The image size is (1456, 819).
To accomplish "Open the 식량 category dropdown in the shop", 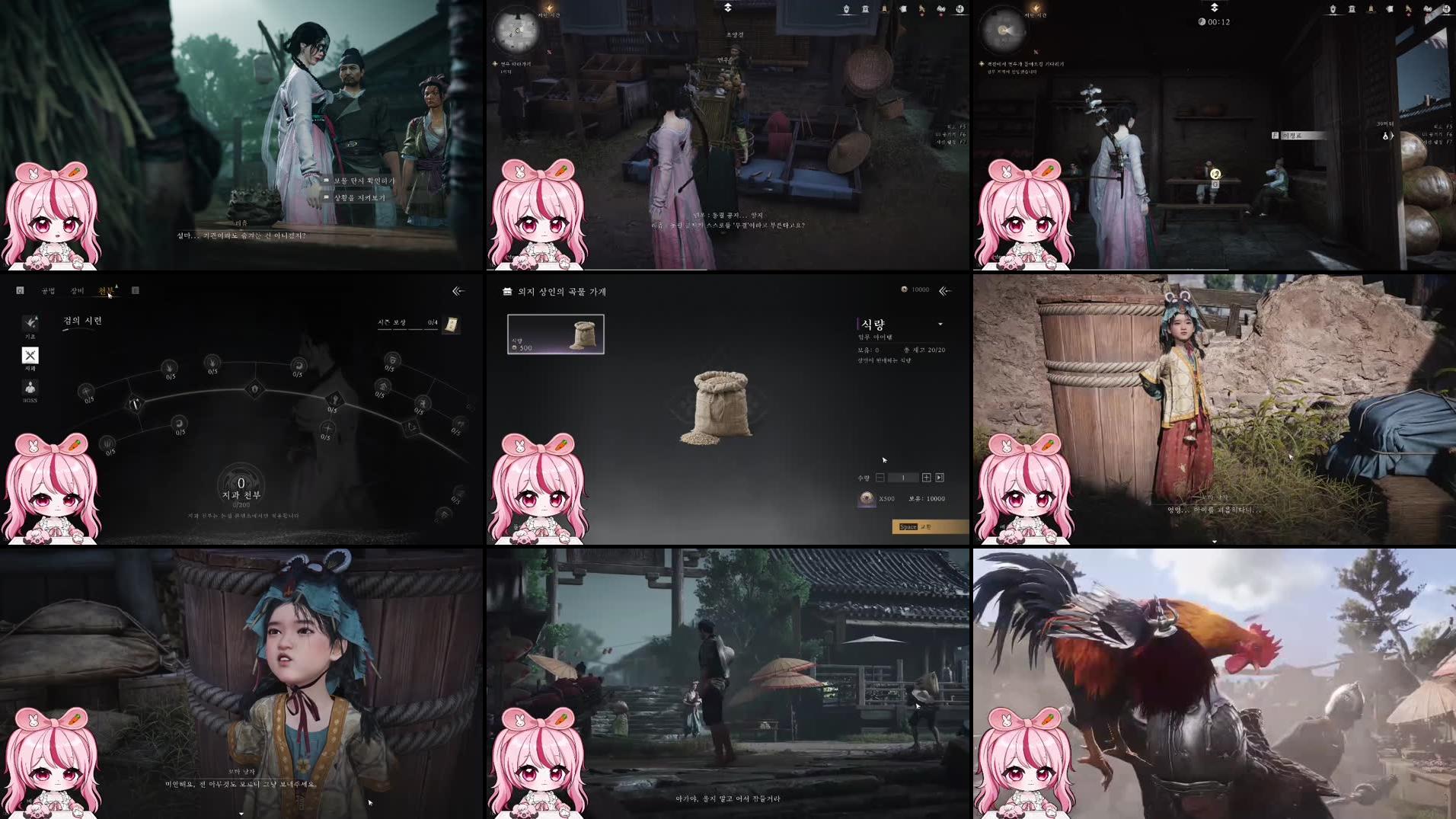I will click(x=942, y=323).
